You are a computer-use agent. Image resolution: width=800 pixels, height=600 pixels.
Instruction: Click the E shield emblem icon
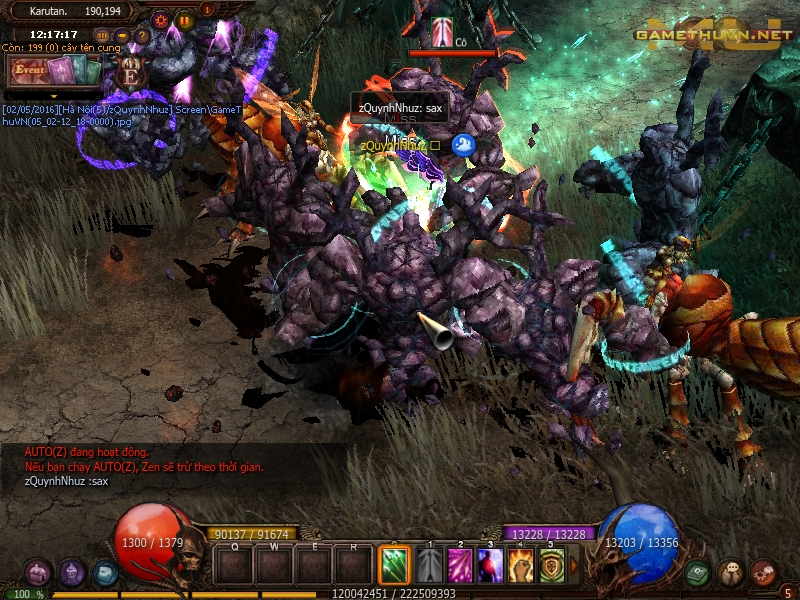coord(130,72)
